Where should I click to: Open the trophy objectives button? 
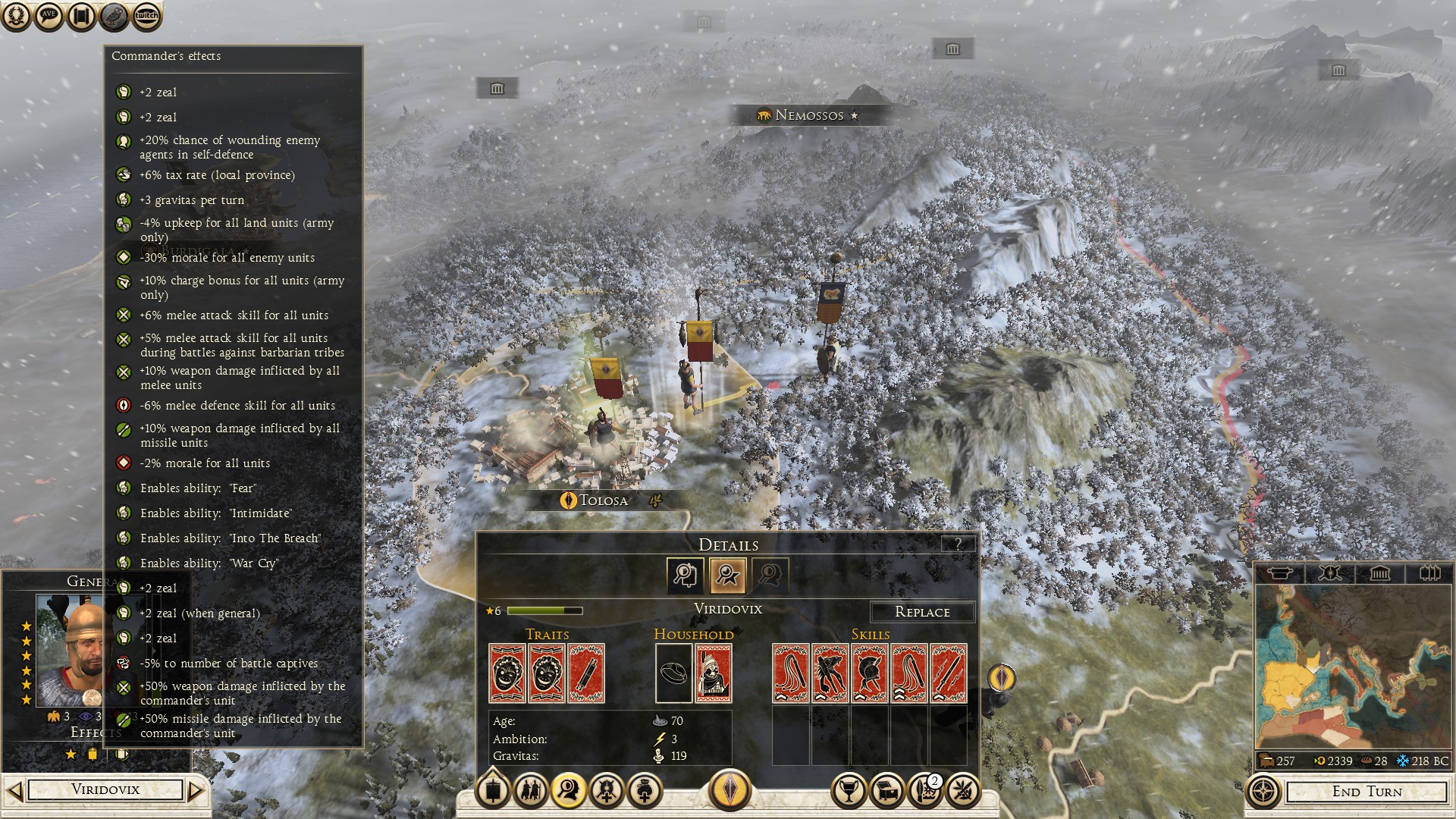tap(849, 791)
